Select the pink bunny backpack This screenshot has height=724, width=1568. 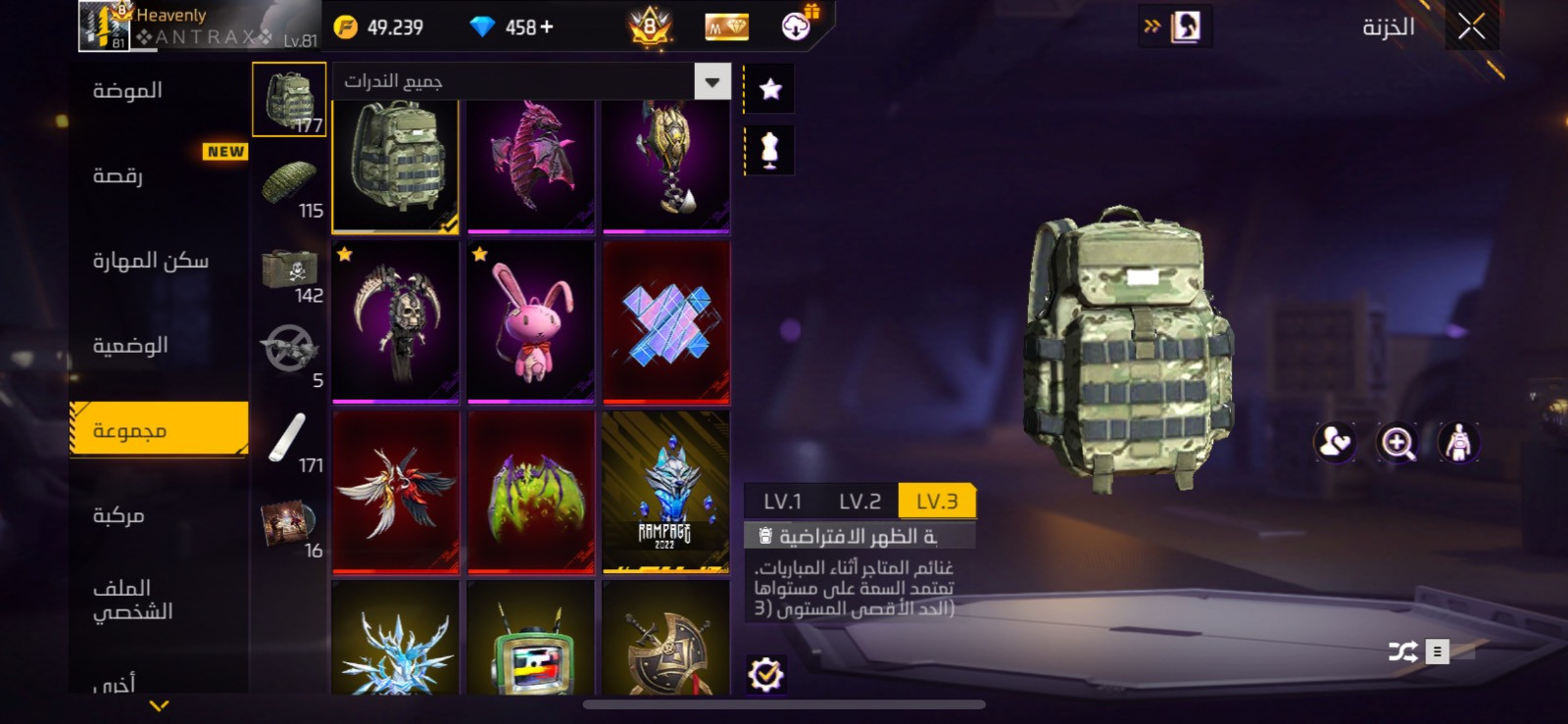pos(531,321)
